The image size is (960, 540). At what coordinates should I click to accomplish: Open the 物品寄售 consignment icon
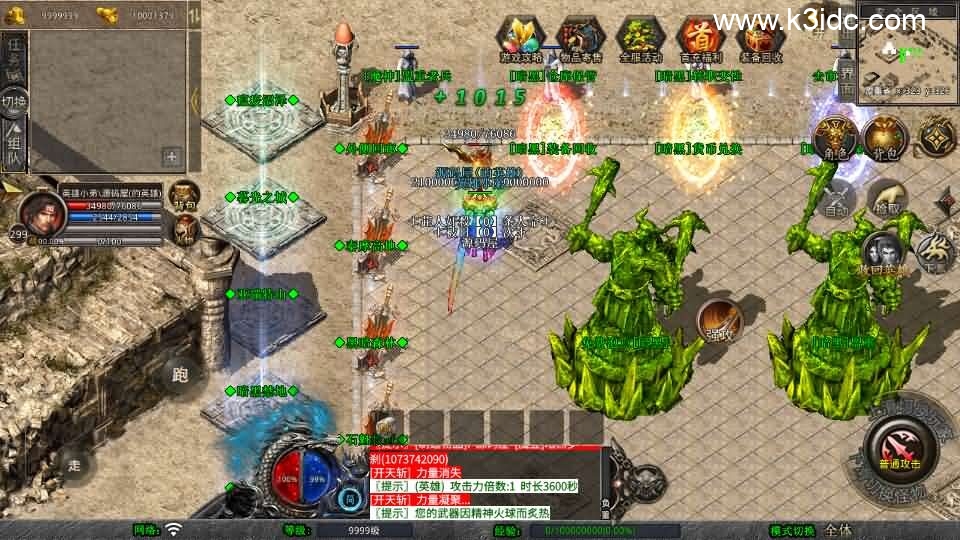click(581, 40)
